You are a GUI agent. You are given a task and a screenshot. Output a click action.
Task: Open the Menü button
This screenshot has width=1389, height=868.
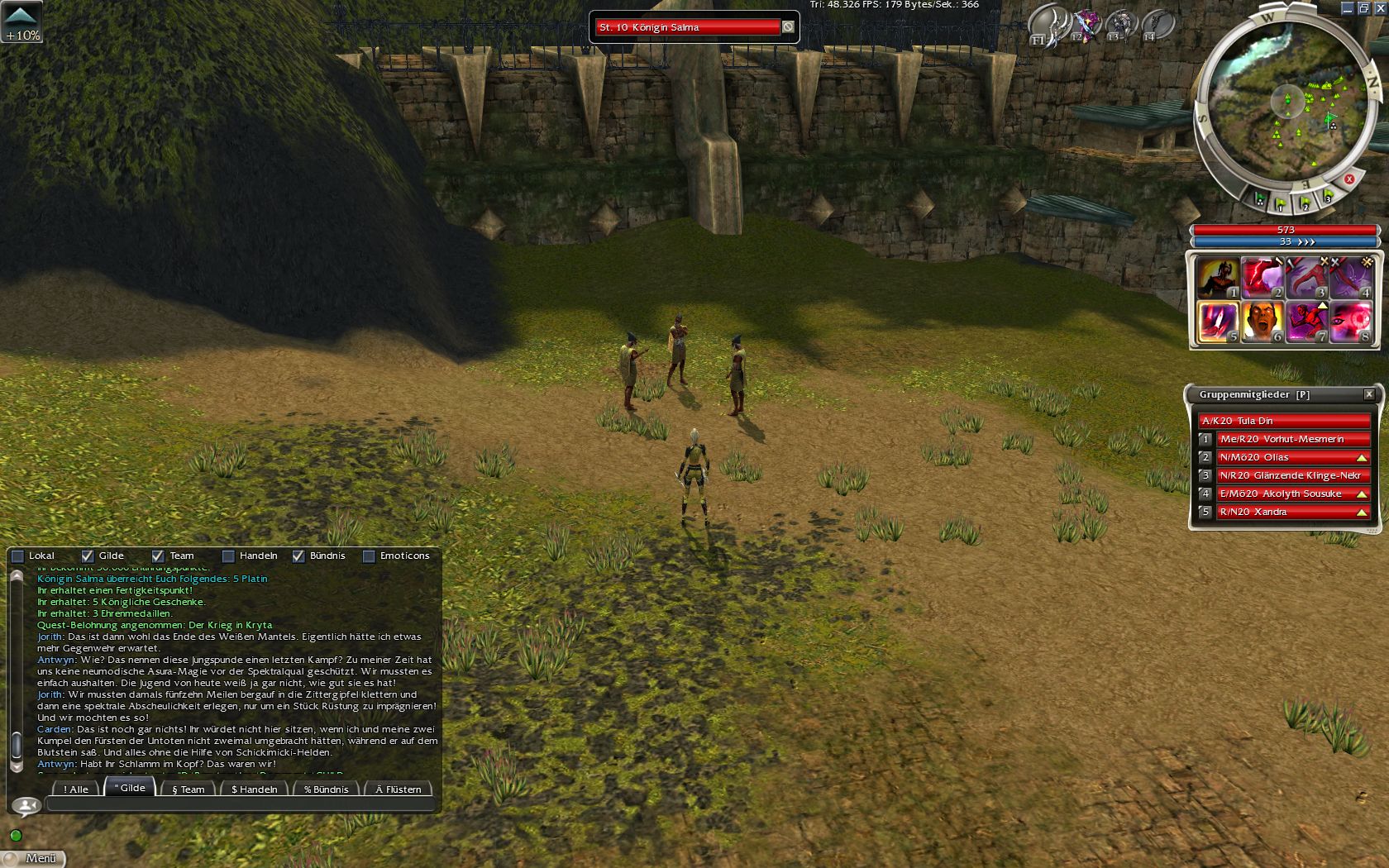tap(33, 858)
